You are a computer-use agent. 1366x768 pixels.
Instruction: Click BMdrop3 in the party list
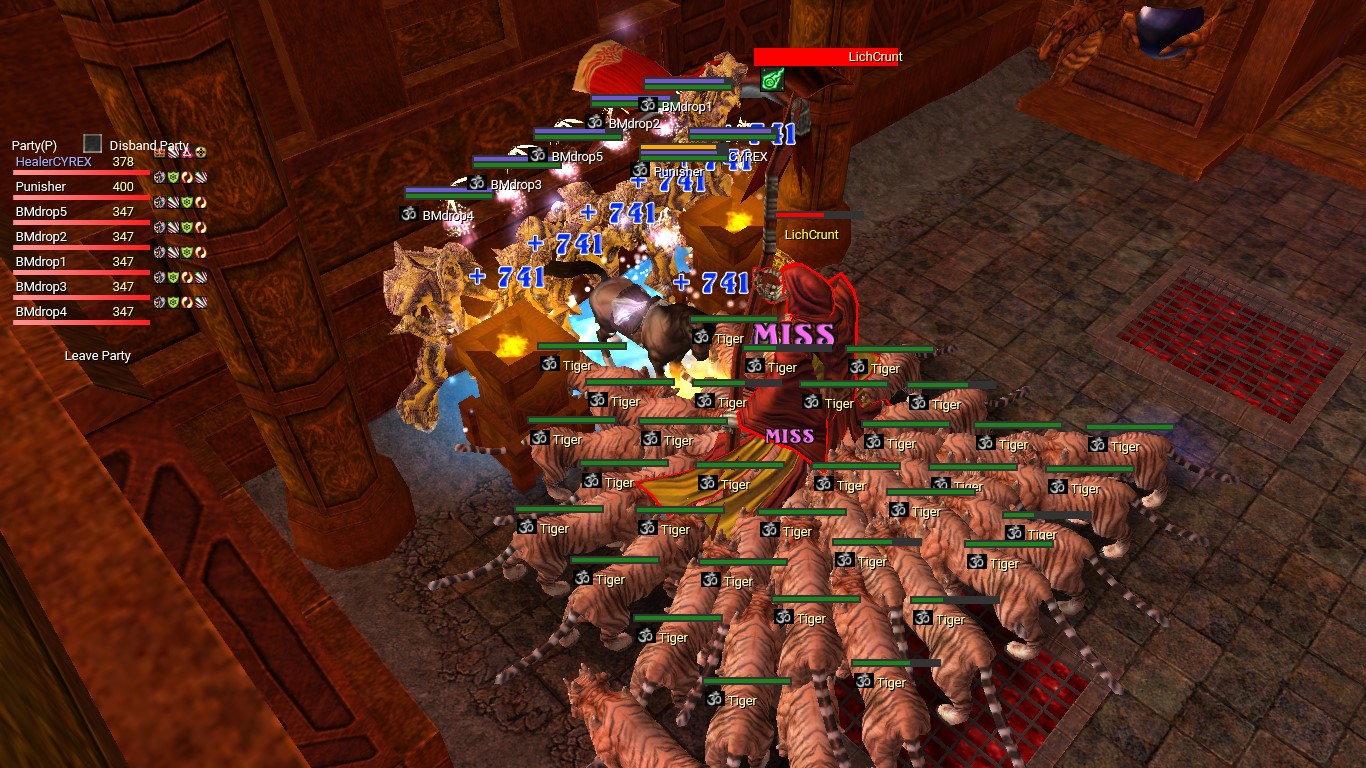[41, 287]
